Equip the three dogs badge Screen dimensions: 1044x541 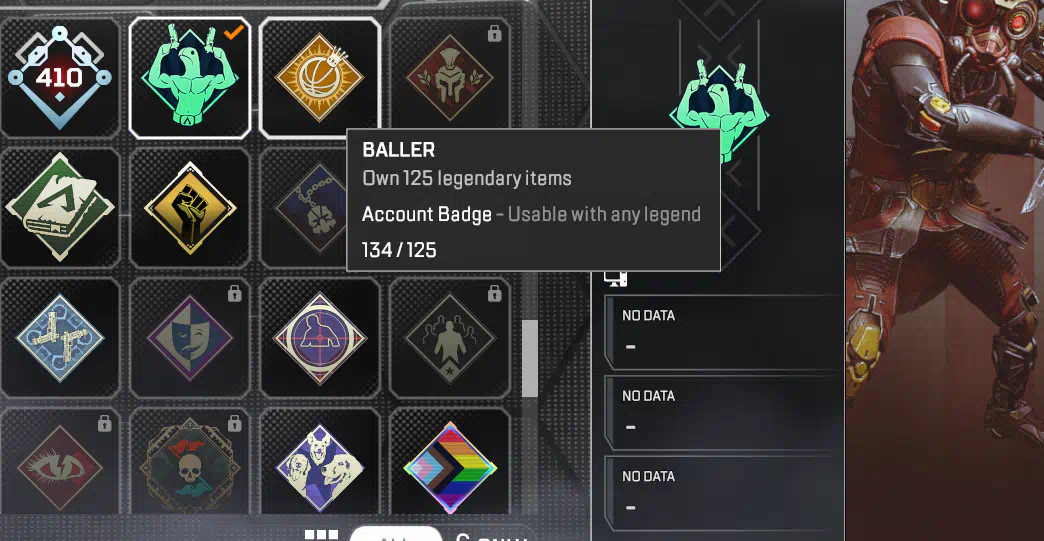click(x=319, y=467)
